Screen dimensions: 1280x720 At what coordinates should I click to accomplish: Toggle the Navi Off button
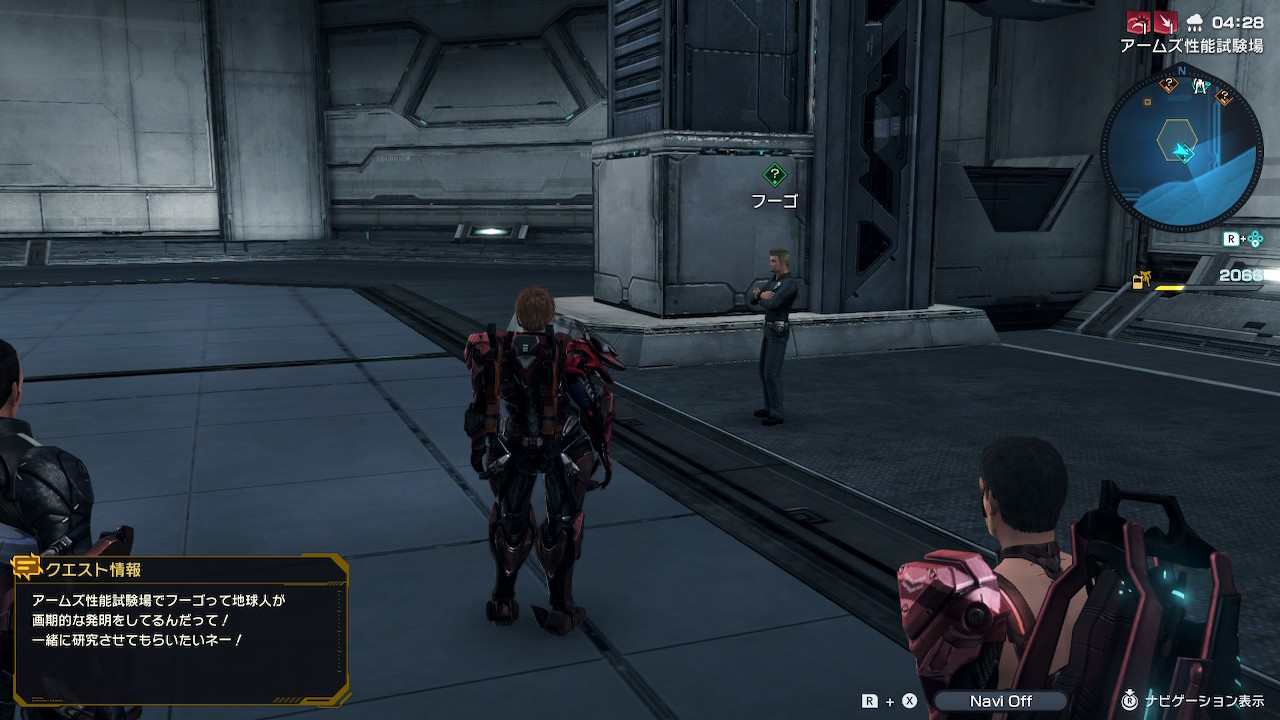coord(1000,701)
